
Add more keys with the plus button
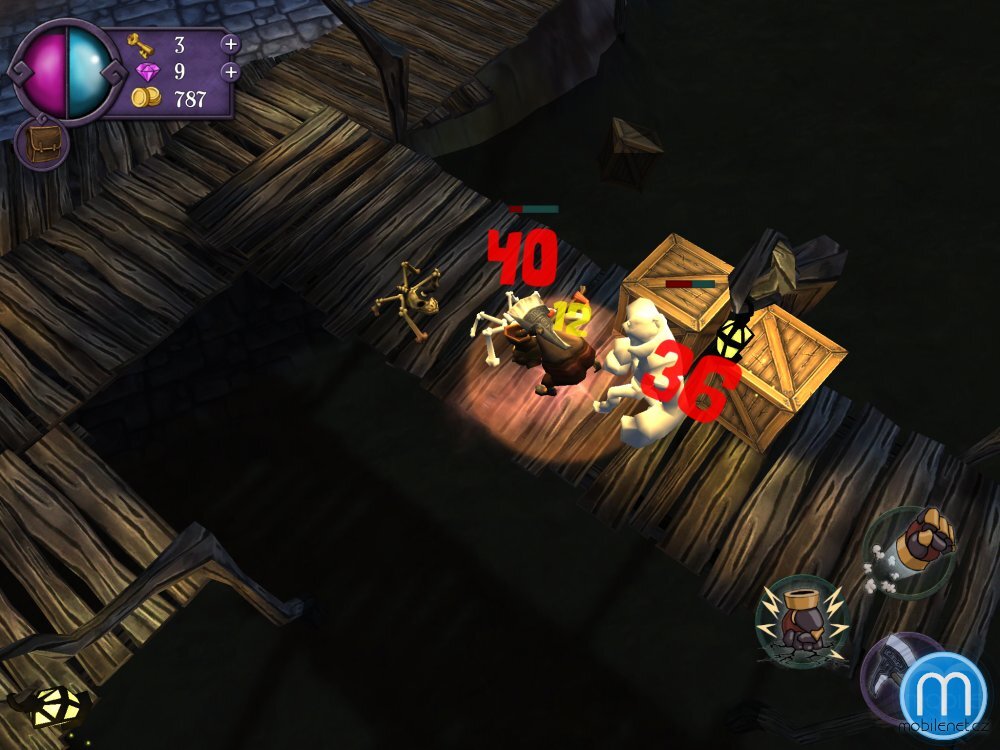230,44
